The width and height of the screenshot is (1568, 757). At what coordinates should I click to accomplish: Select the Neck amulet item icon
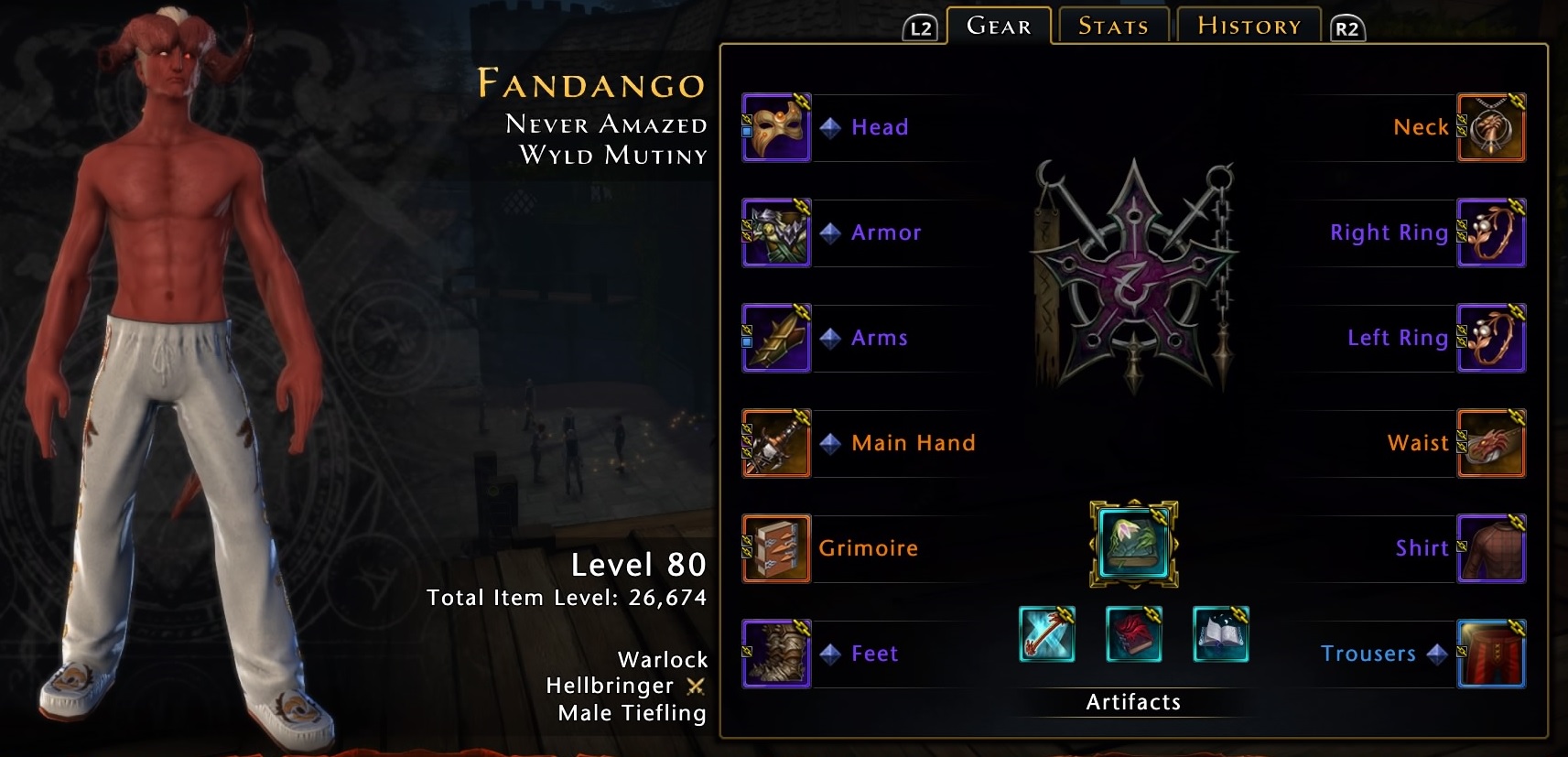(x=1492, y=127)
